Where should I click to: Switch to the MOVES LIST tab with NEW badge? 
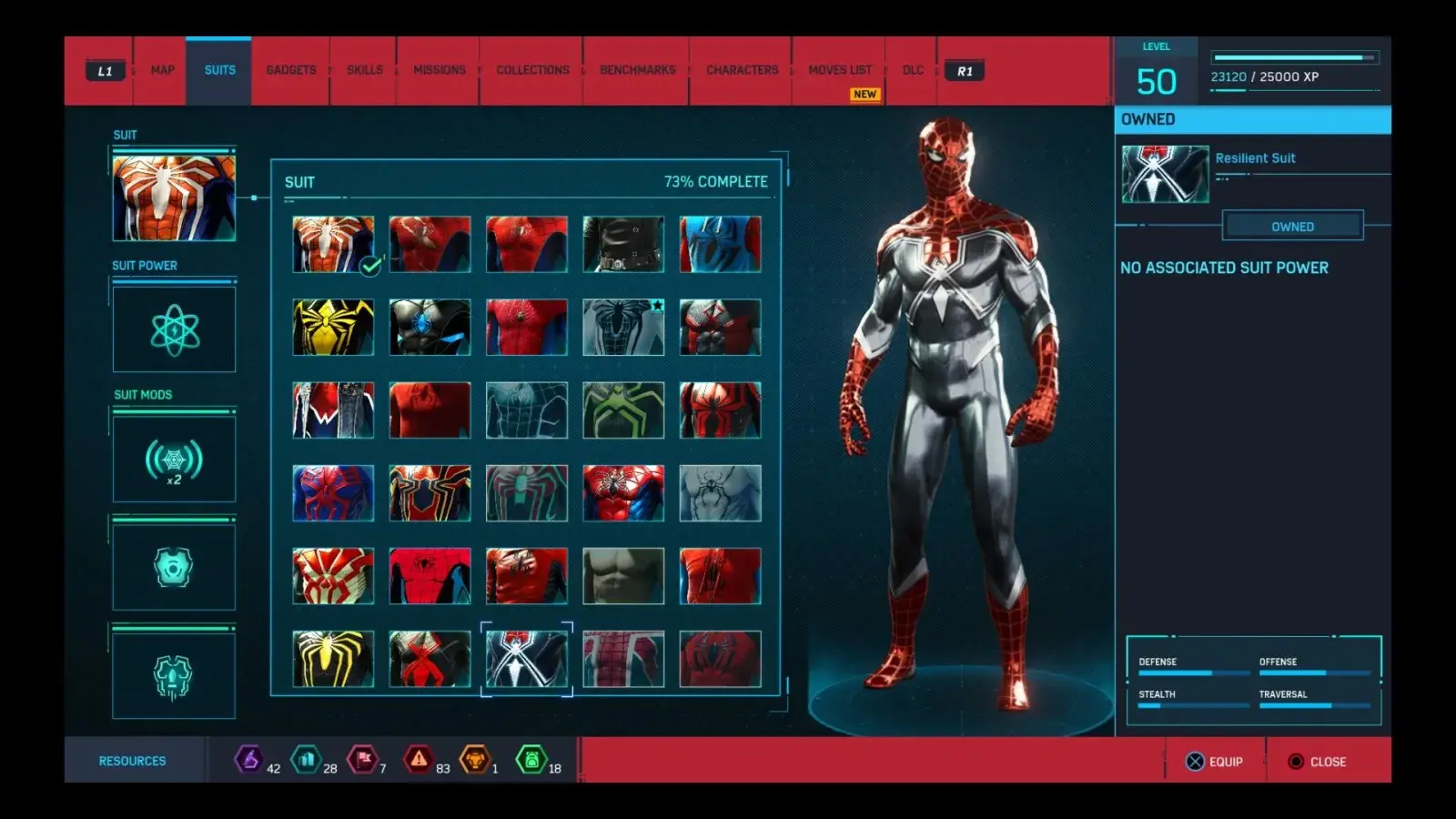coord(839,70)
